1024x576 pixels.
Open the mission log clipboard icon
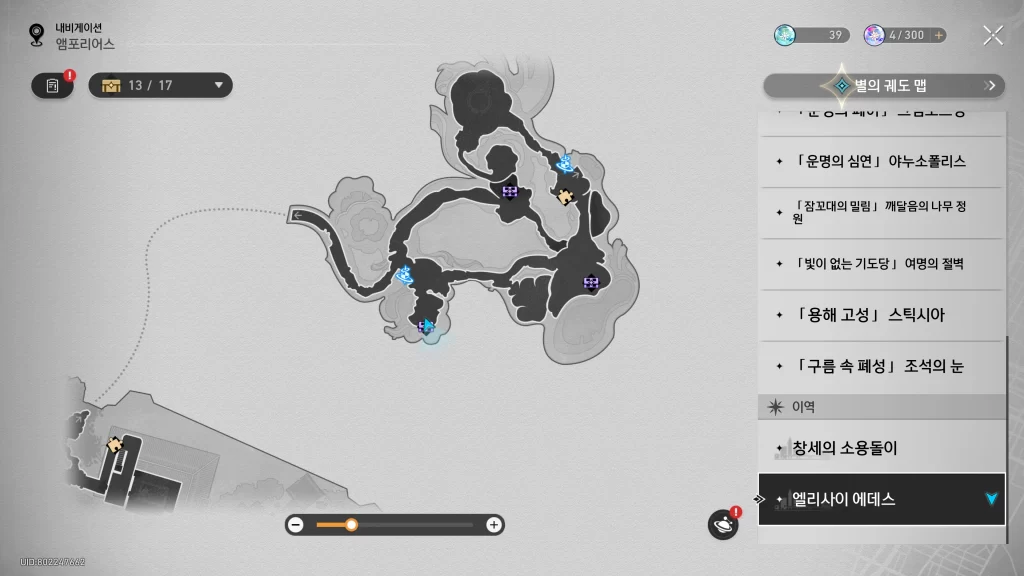click(x=52, y=86)
